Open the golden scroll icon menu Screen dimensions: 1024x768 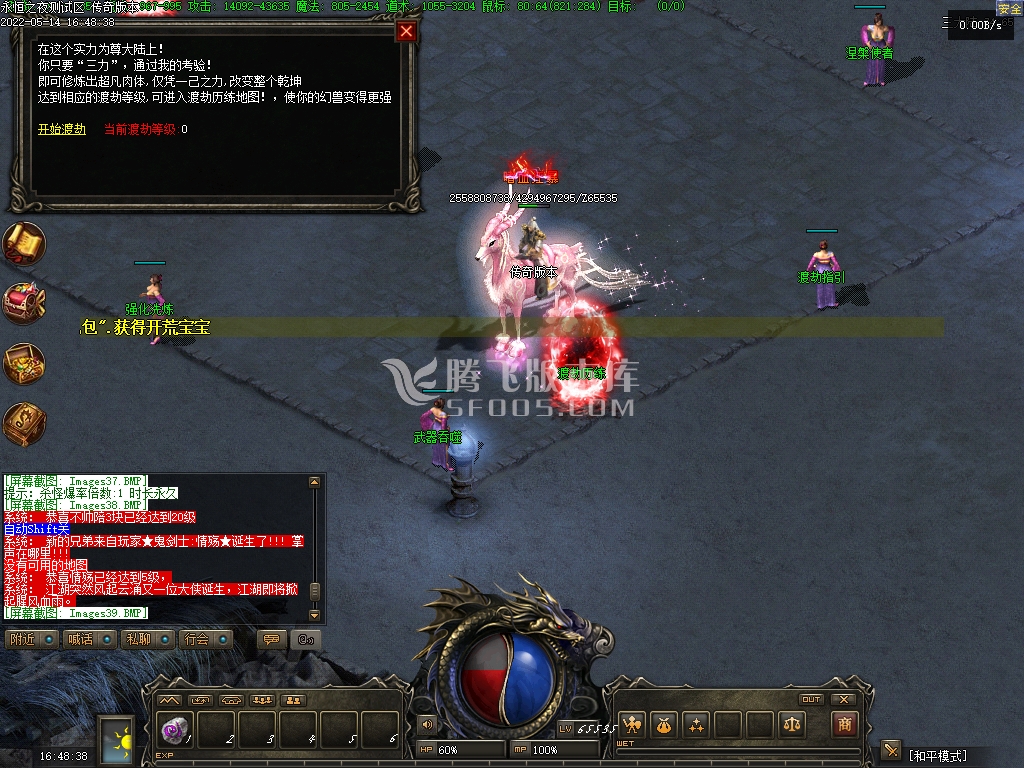23,243
